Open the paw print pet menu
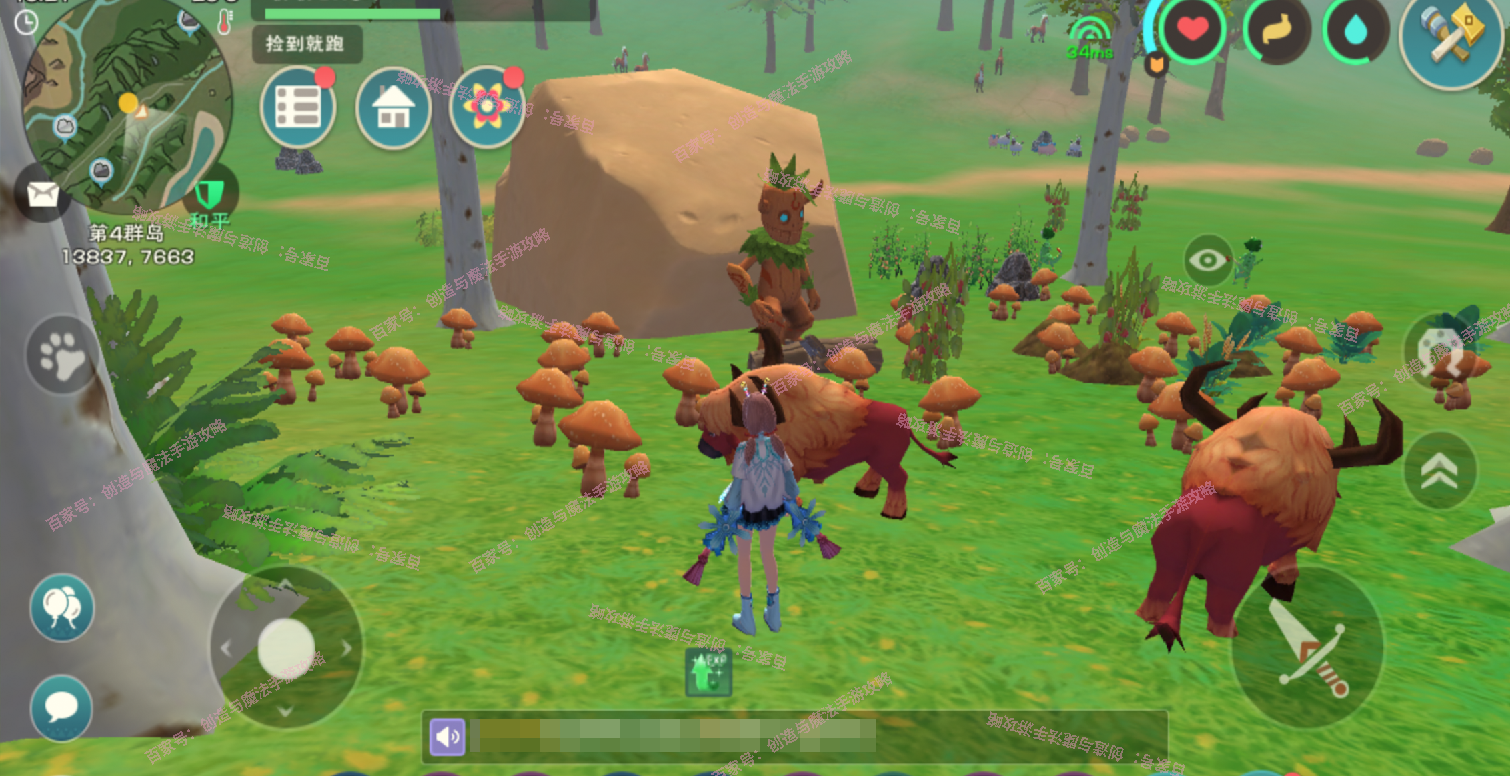 coord(62,355)
